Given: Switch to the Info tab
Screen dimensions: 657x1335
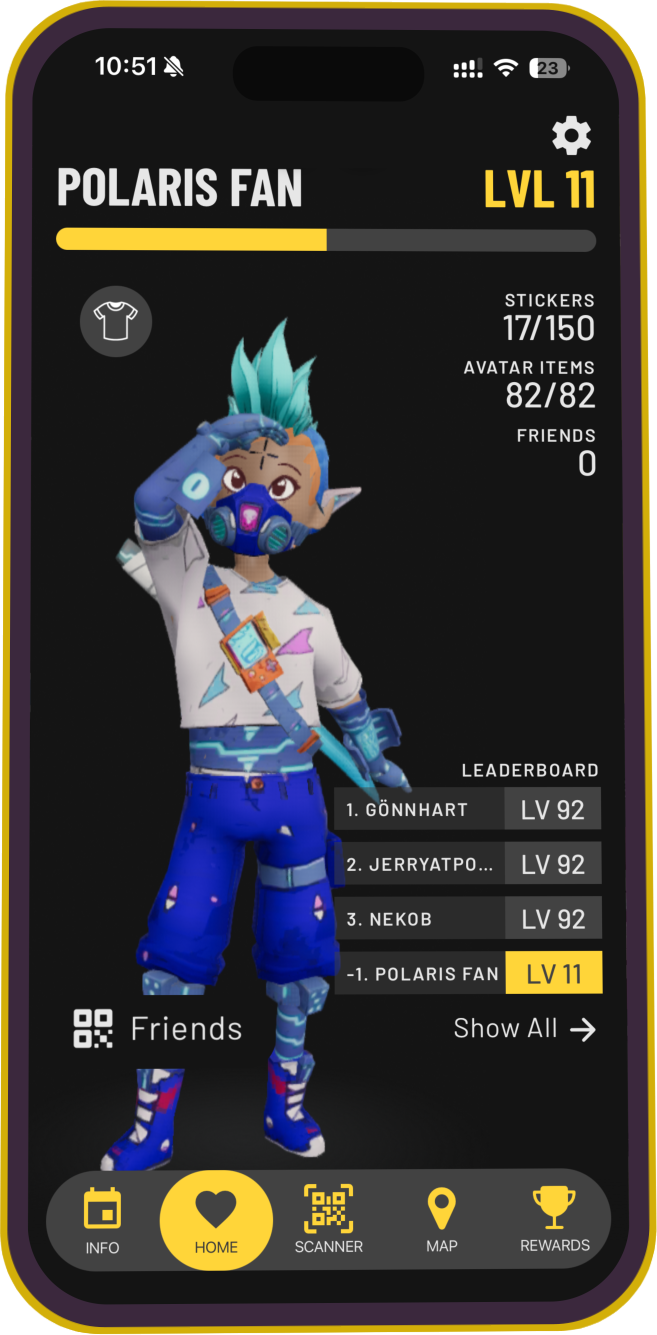Looking at the screenshot, I should pos(102,1220).
